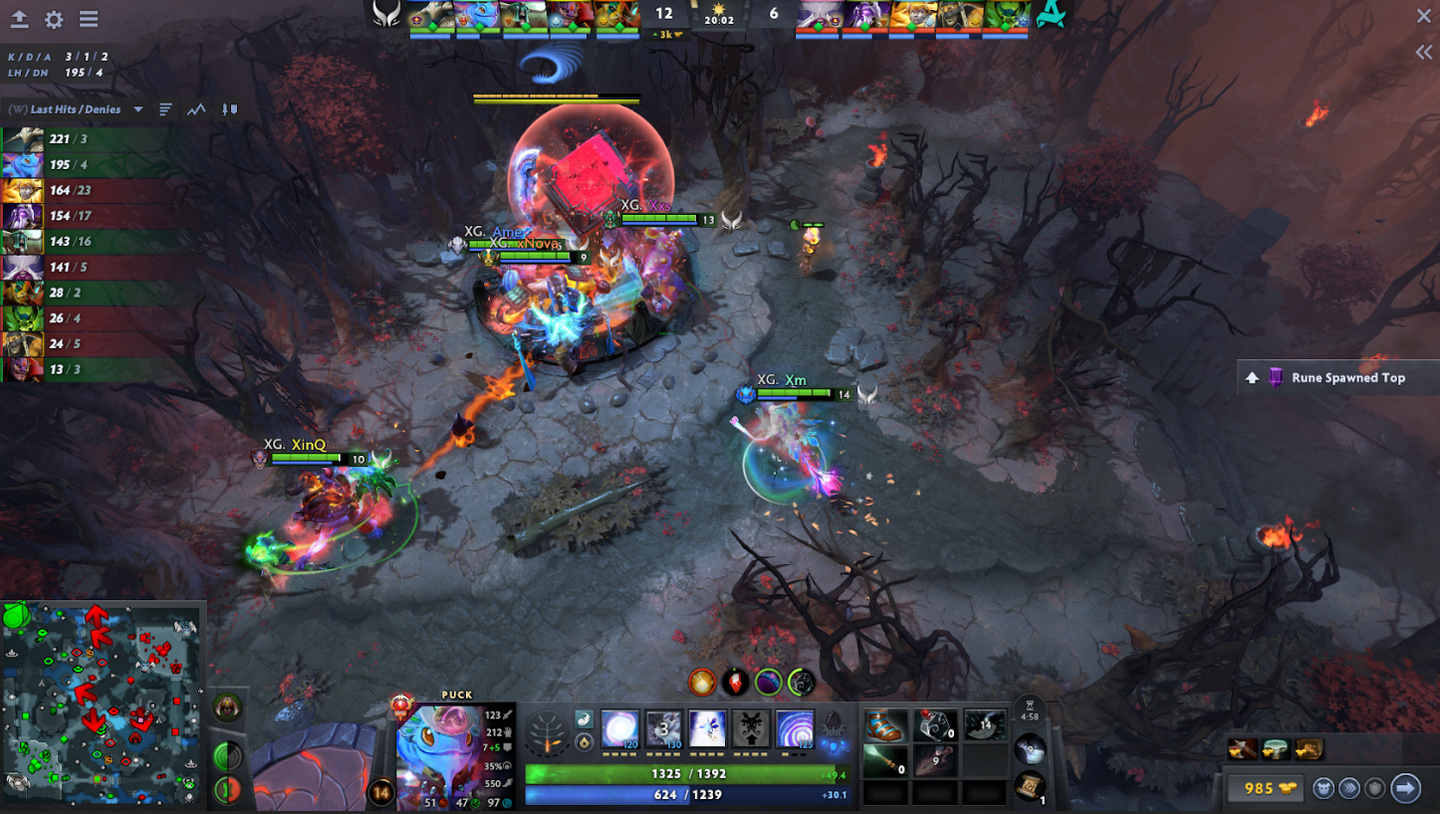Close the overlay with the X button
Screen dimensions: 1440x814
coord(1424,16)
